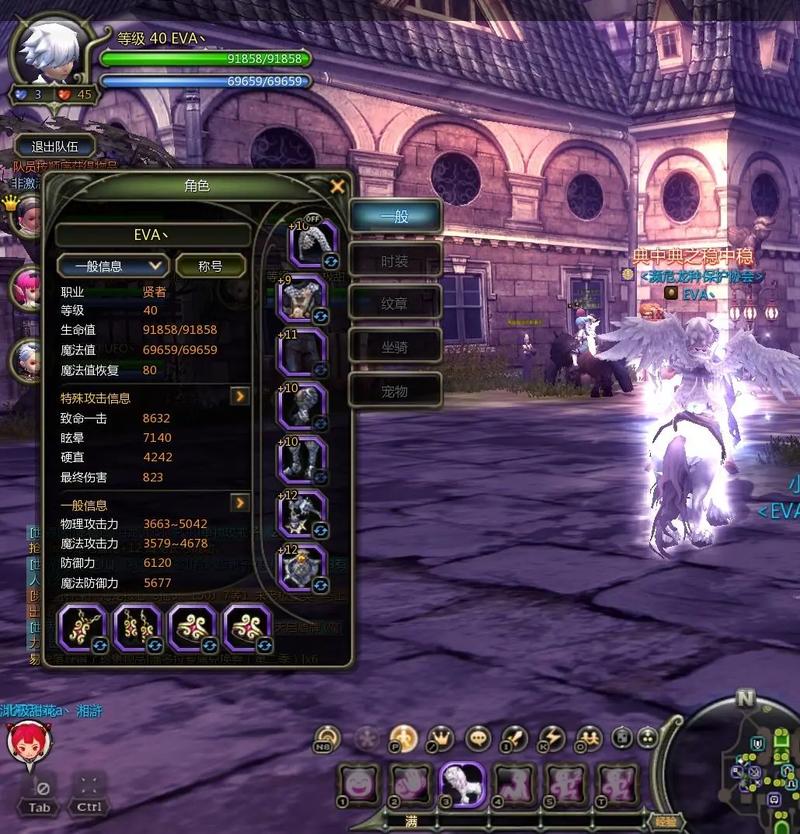Select the necklace accessory slot

point(83,629)
